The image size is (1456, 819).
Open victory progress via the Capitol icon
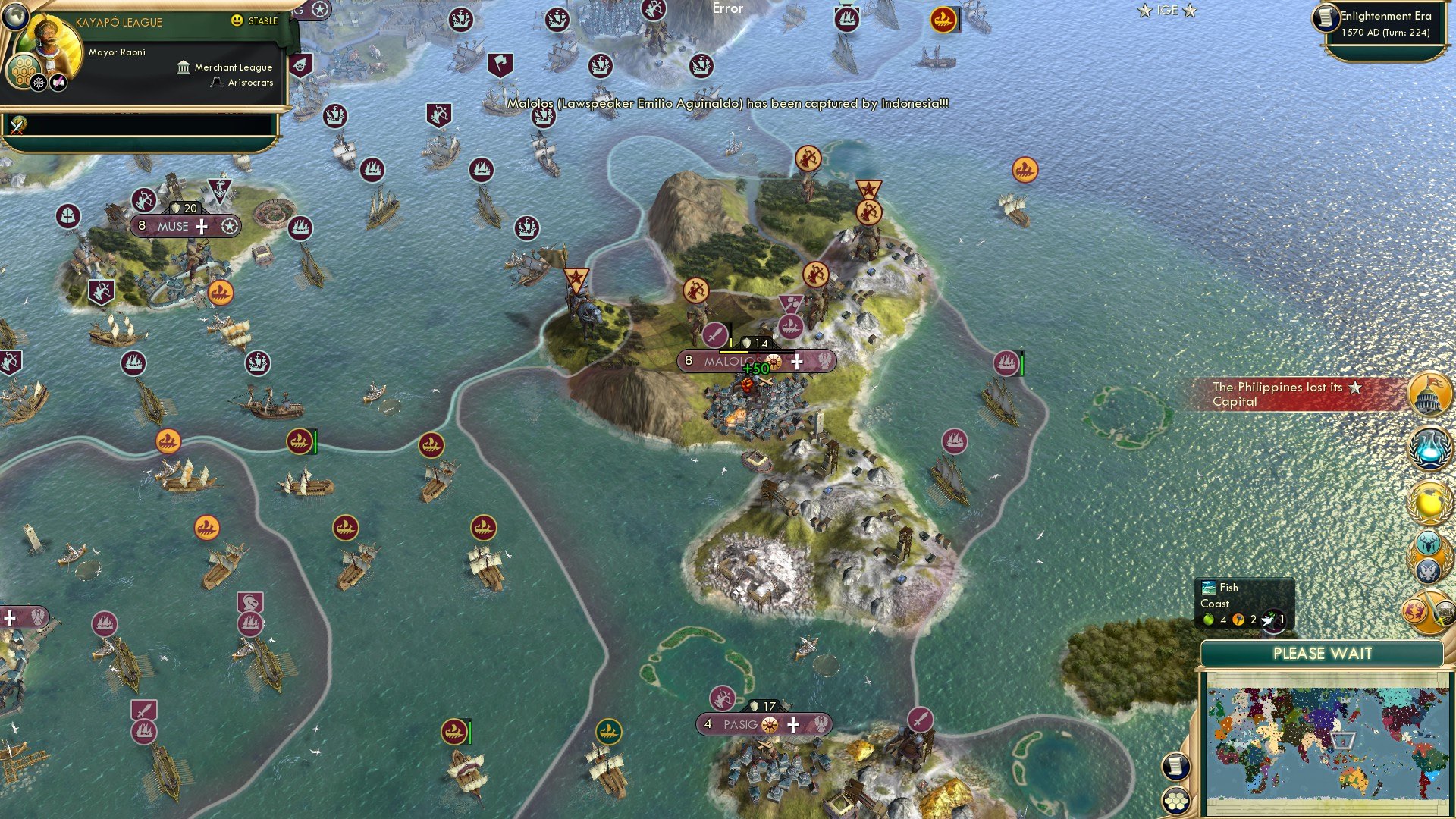1429,394
